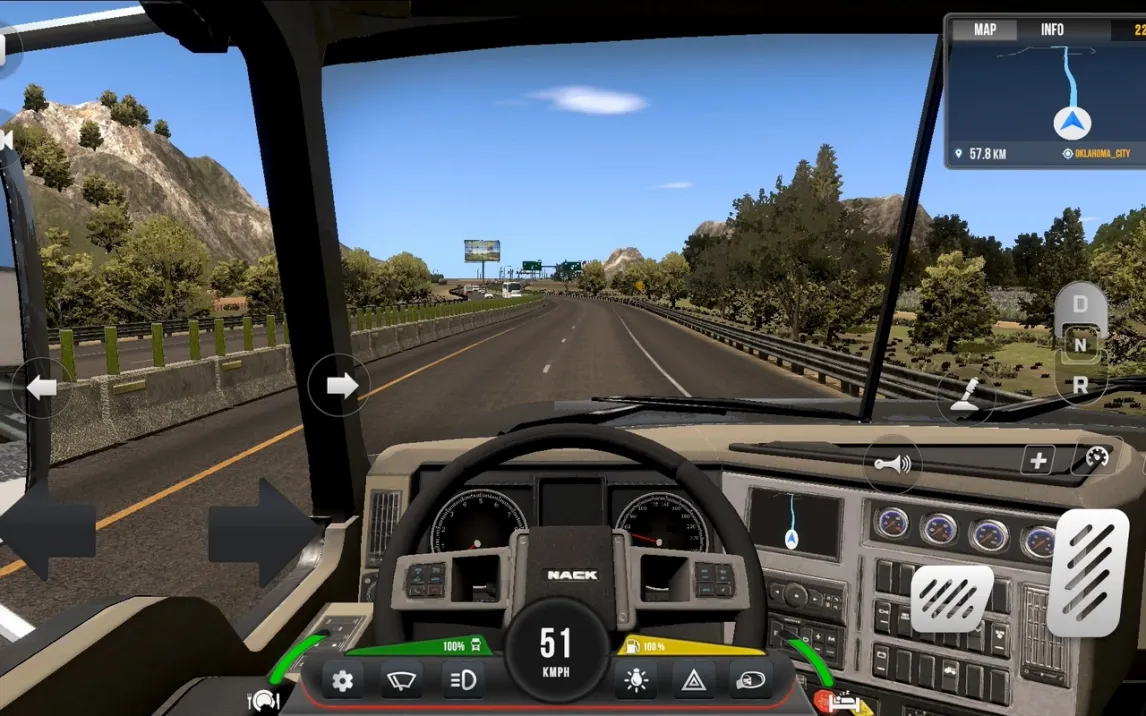
Task: Hit the wide brake pedal
Action: click(952, 598)
